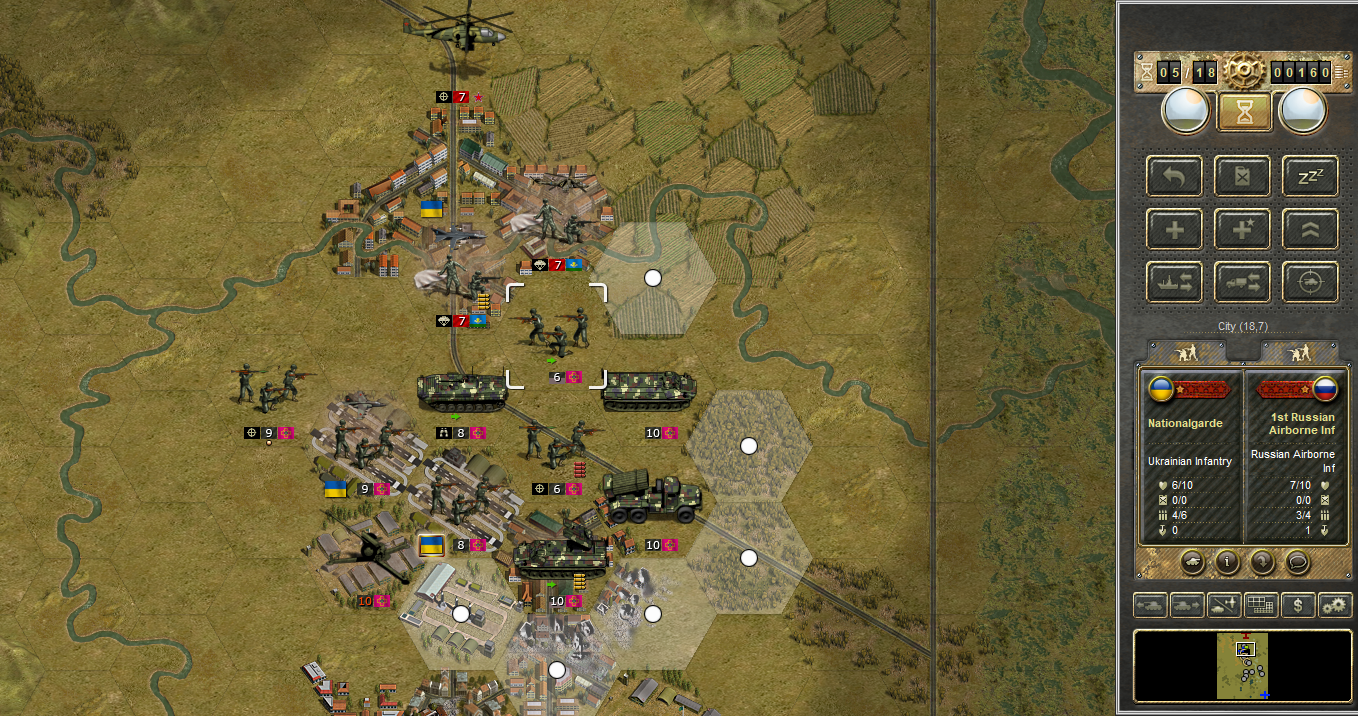
Task: Add replacements with the plain plus button
Action: click(x=1175, y=230)
